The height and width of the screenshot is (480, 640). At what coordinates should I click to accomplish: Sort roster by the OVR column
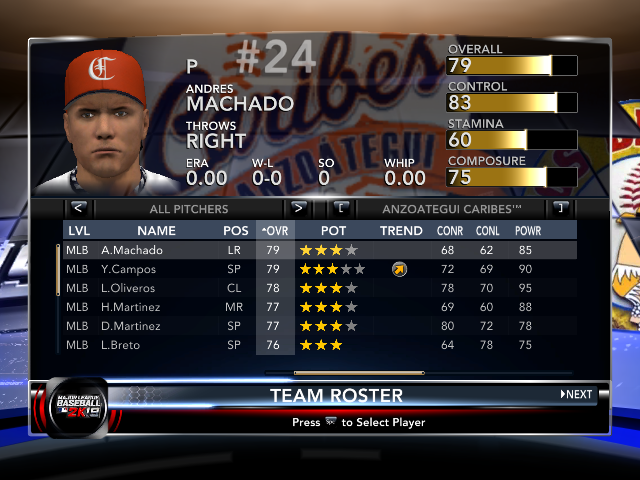pos(273,231)
